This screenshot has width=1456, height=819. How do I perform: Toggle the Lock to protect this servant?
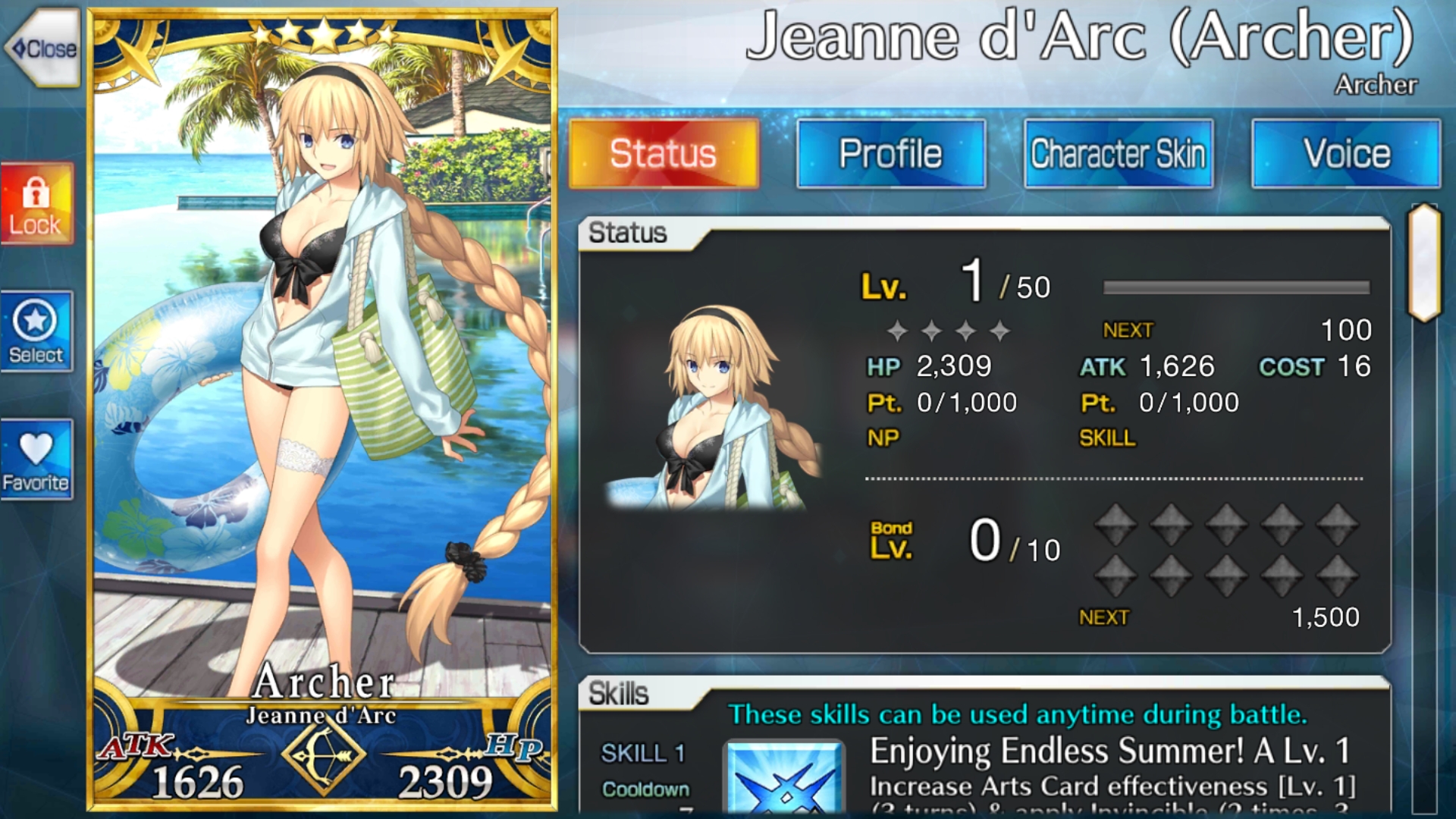pos(36,203)
